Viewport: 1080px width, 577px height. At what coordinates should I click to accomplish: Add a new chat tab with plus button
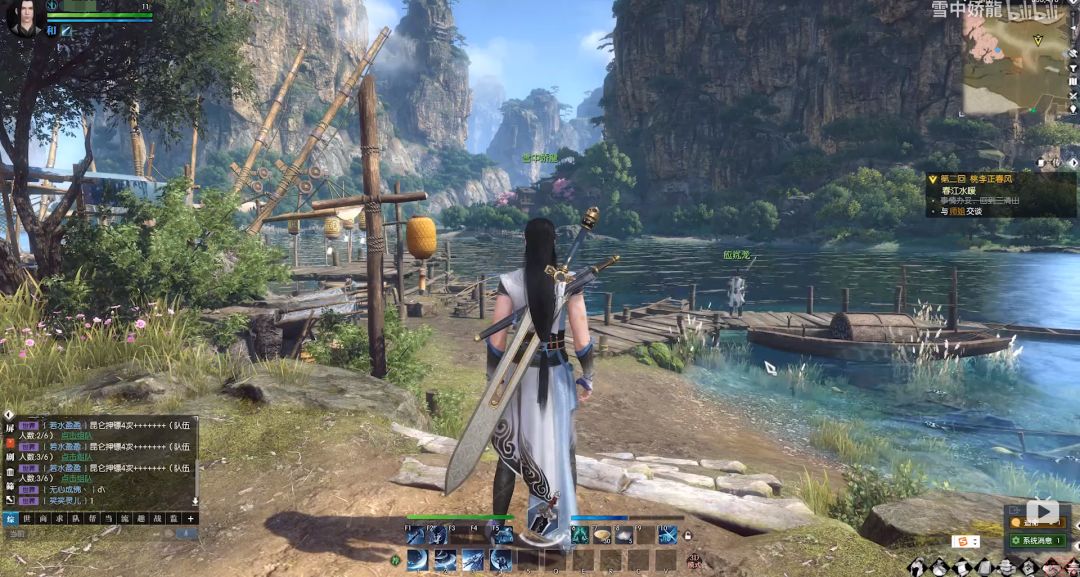point(190,519)
